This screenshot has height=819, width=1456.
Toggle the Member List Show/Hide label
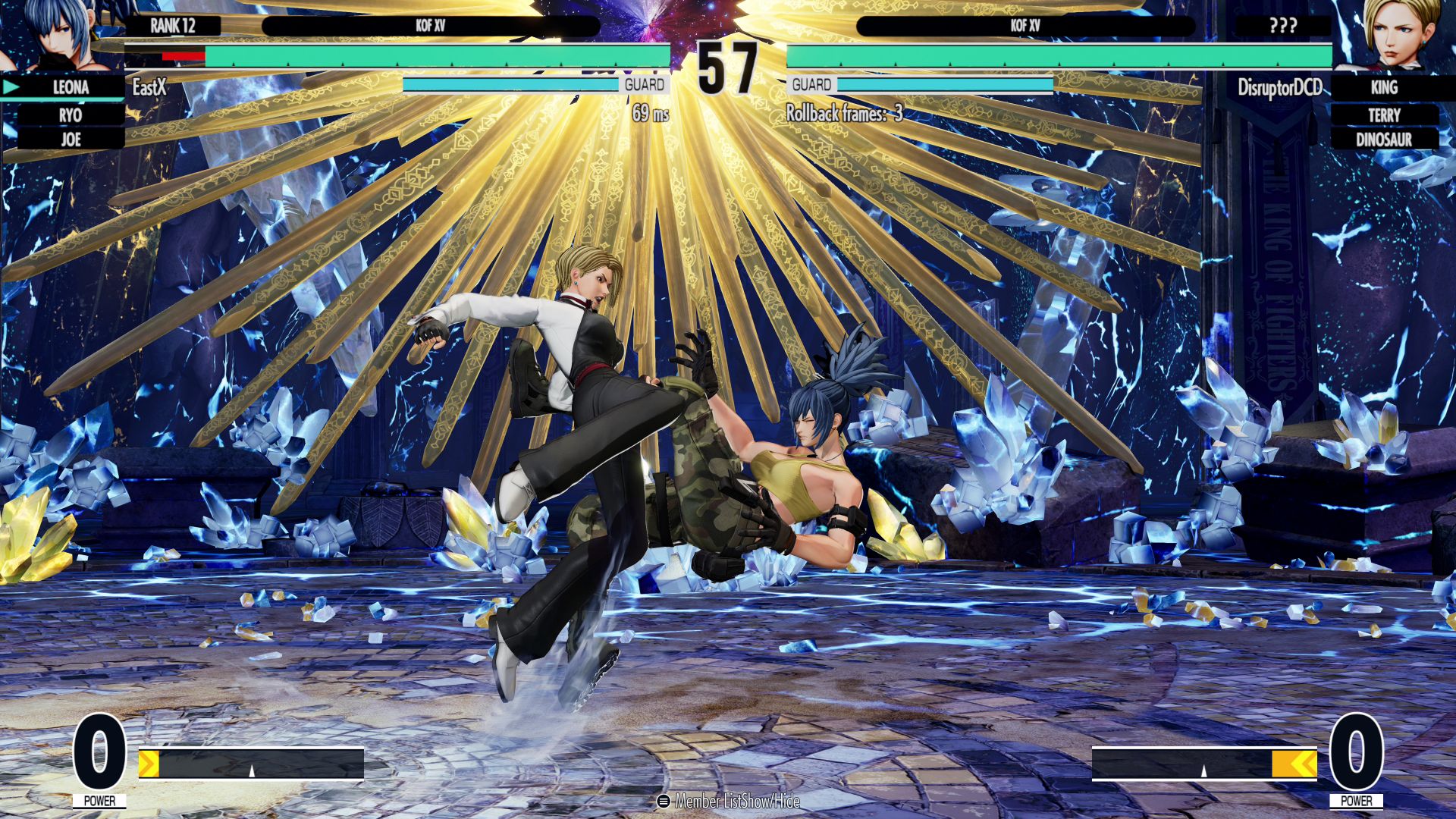pyautogui.click(x=730, y=801)
